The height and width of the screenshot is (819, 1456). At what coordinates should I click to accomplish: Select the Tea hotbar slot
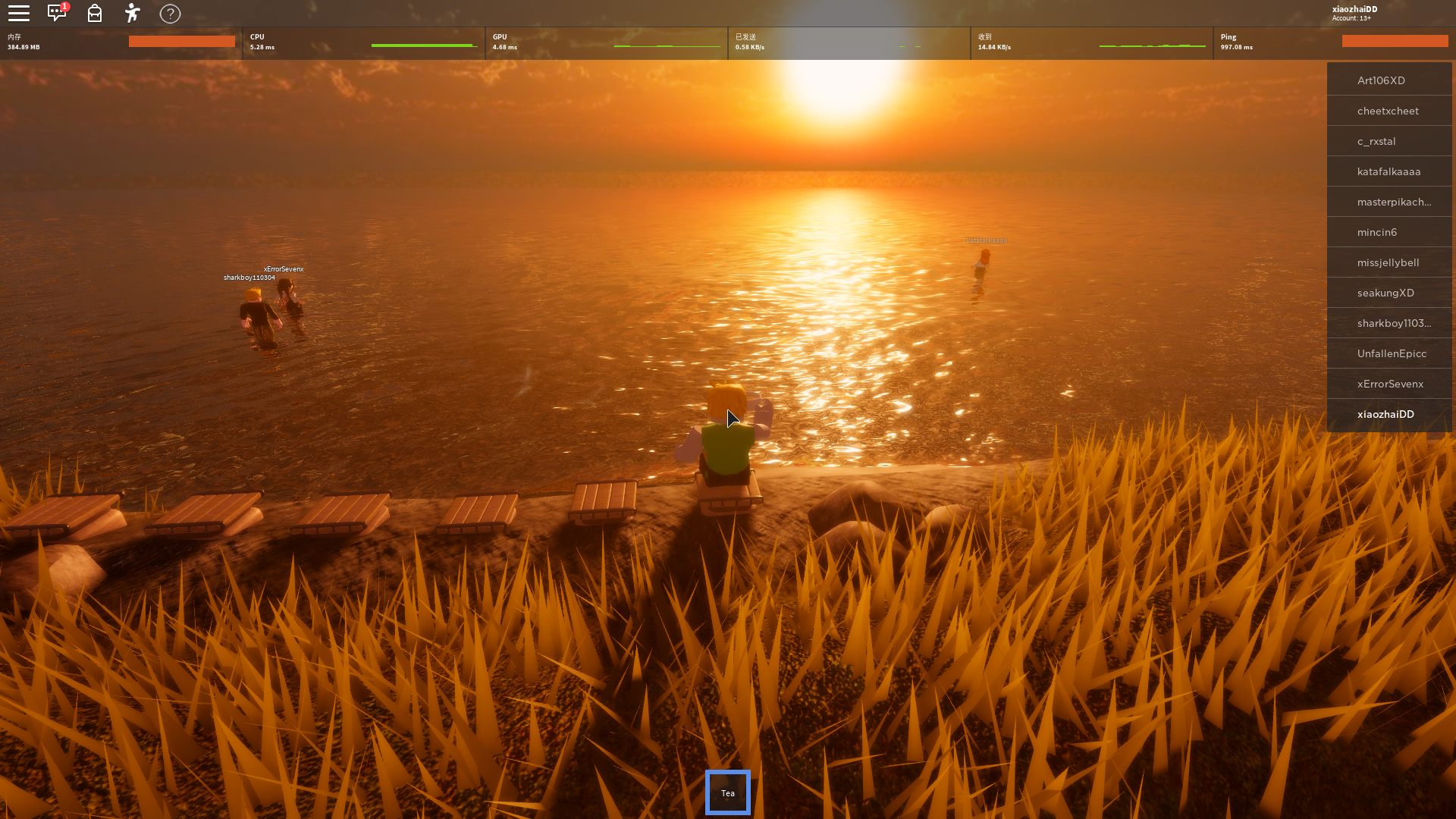click(x=728, y=792)
